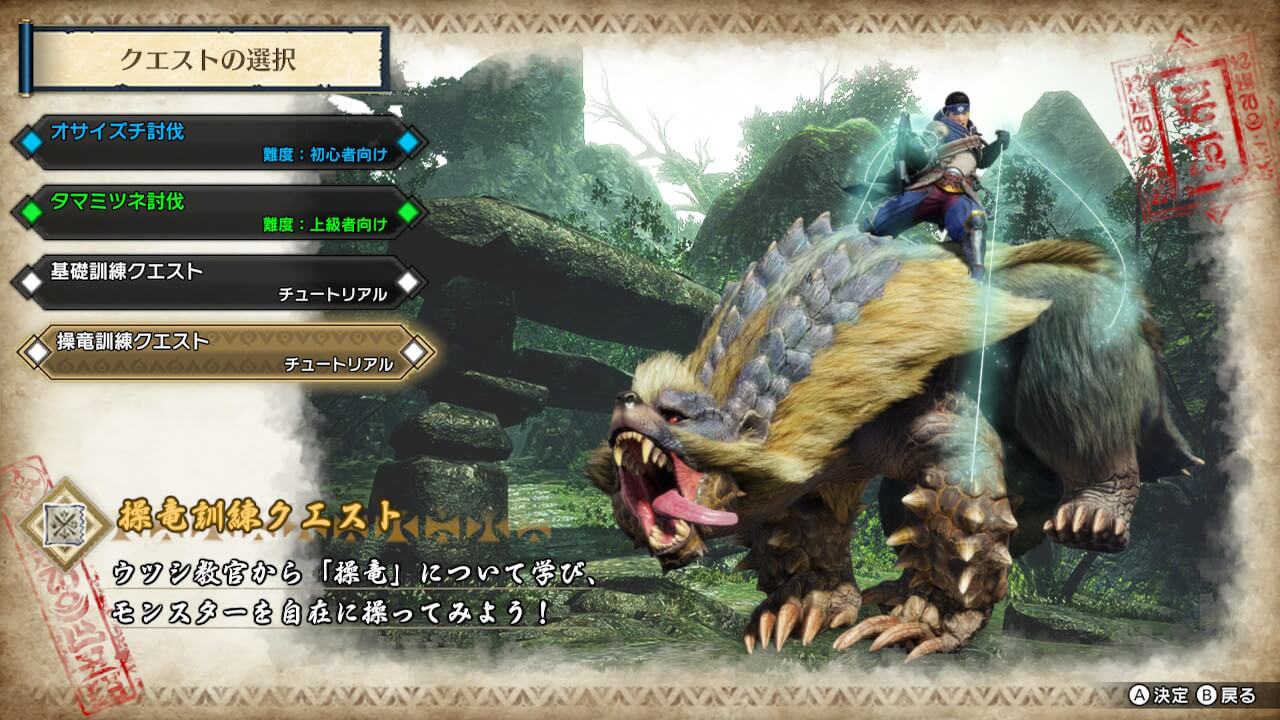Image resolution: width=1280 pixels, height=720 pixels.
Task: Select the オサイズチ討伐 quest
Action: (220, 142)
